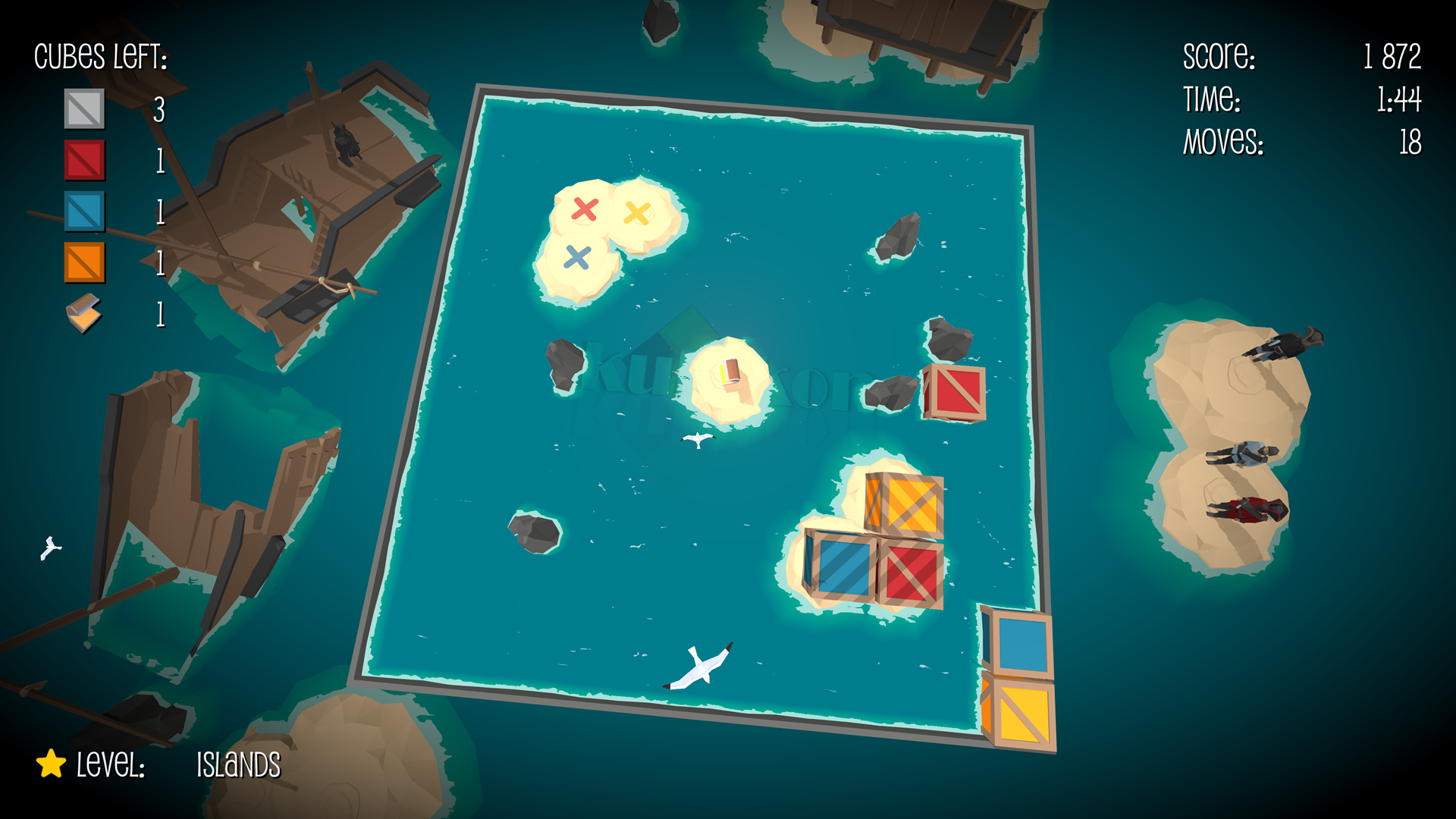Click the Time display showing 1:44
The width and height of the screenshot is (1456, 819).
[1399, 100]
